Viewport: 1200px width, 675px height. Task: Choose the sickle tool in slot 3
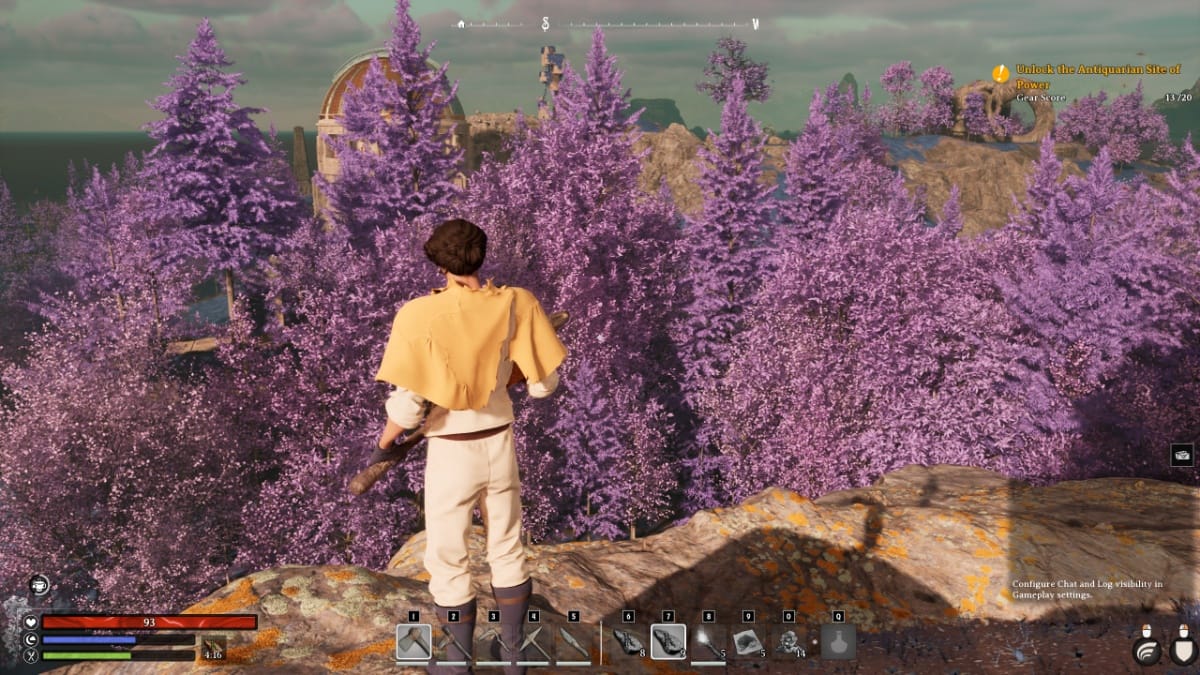(494, 642)
